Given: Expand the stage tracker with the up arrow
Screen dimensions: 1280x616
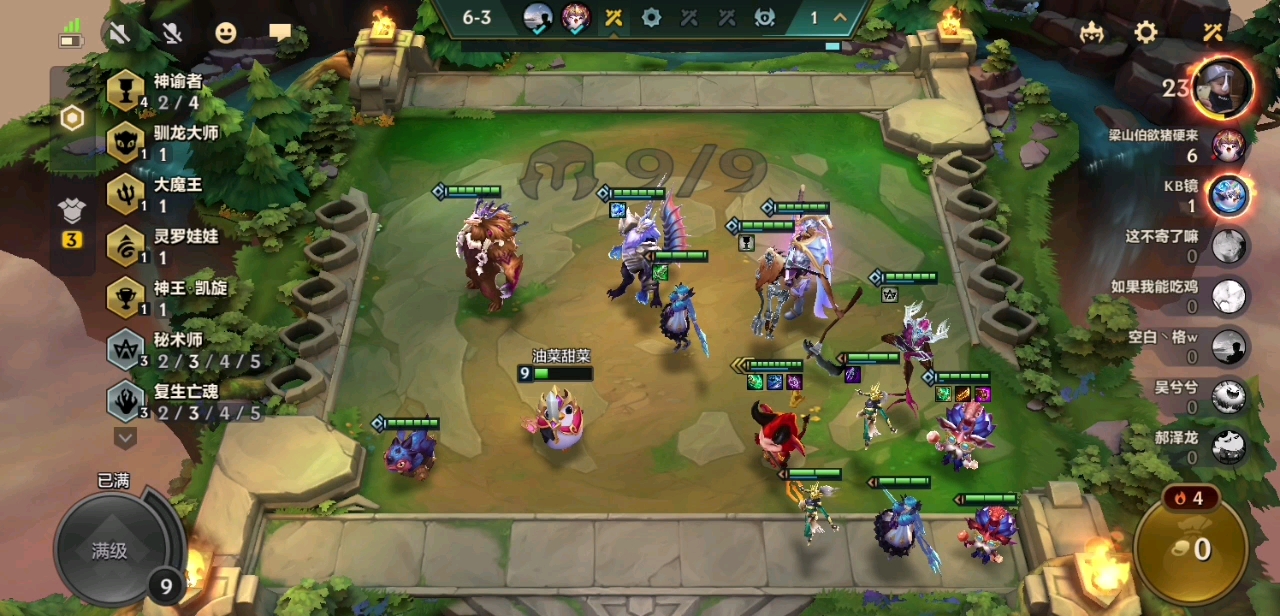Looking at the screenshot, I should point(839,17).
